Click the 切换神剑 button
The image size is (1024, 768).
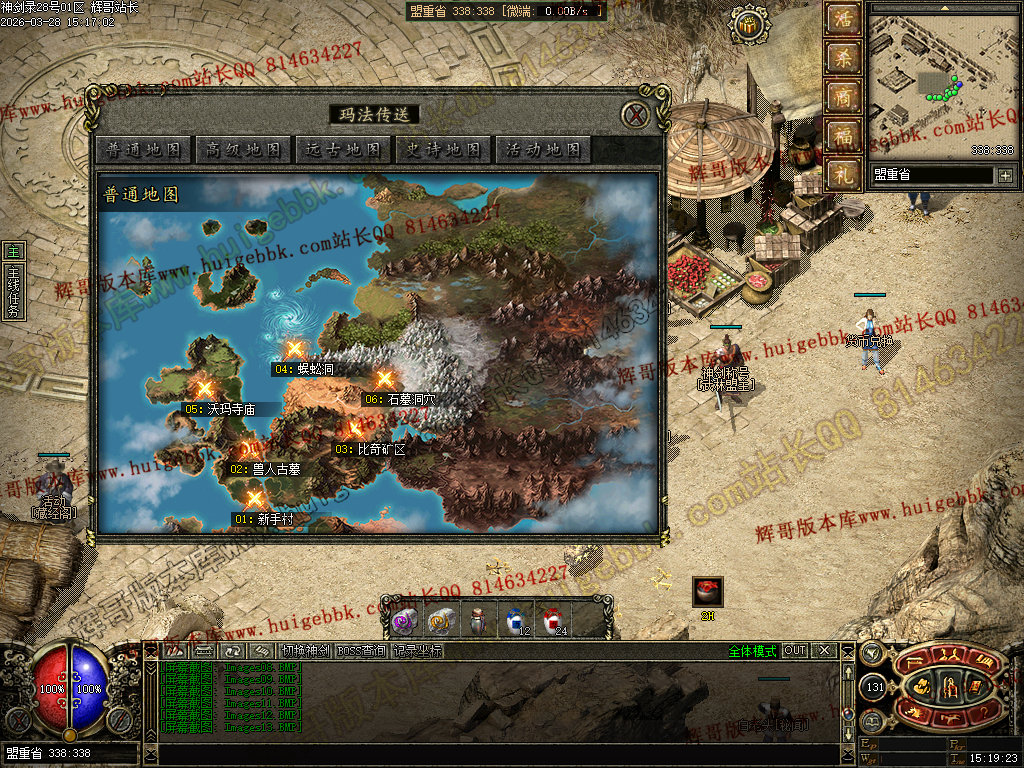click(x=305, y=651)
